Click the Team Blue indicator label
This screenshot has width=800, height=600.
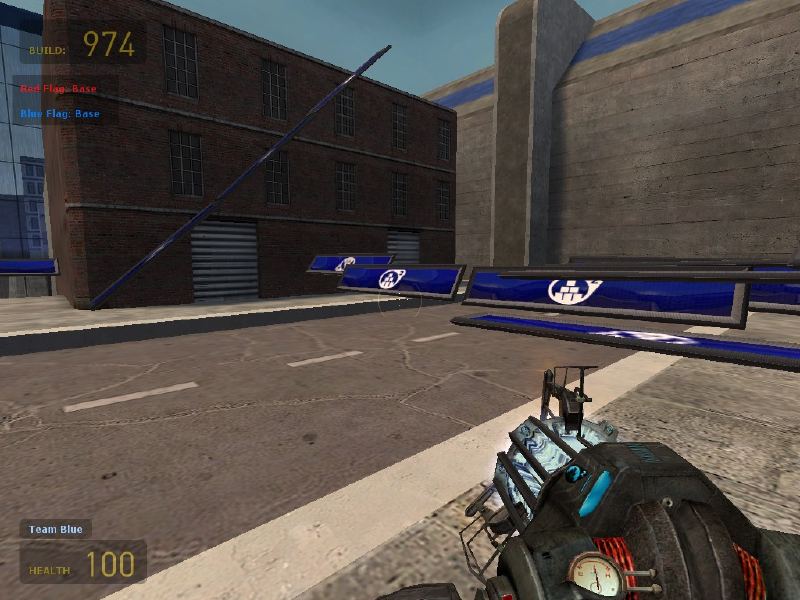[x=56, y=529]
